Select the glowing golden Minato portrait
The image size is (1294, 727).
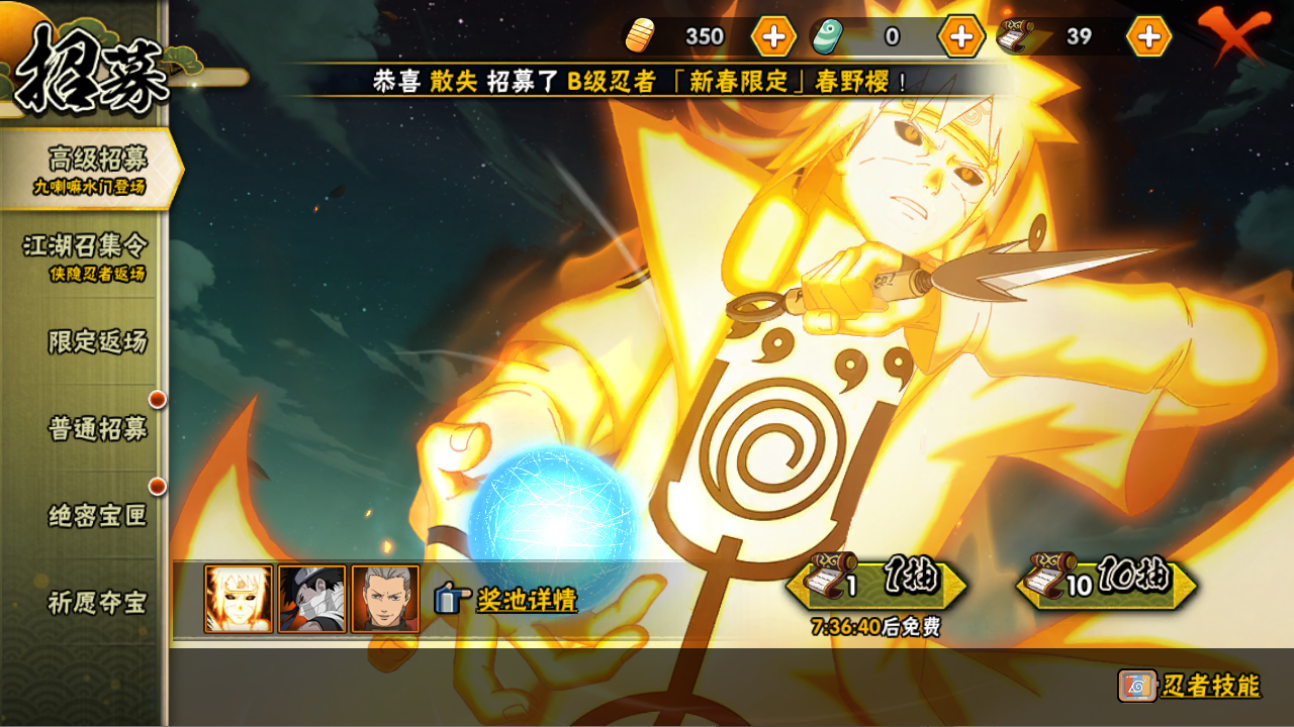238,599
